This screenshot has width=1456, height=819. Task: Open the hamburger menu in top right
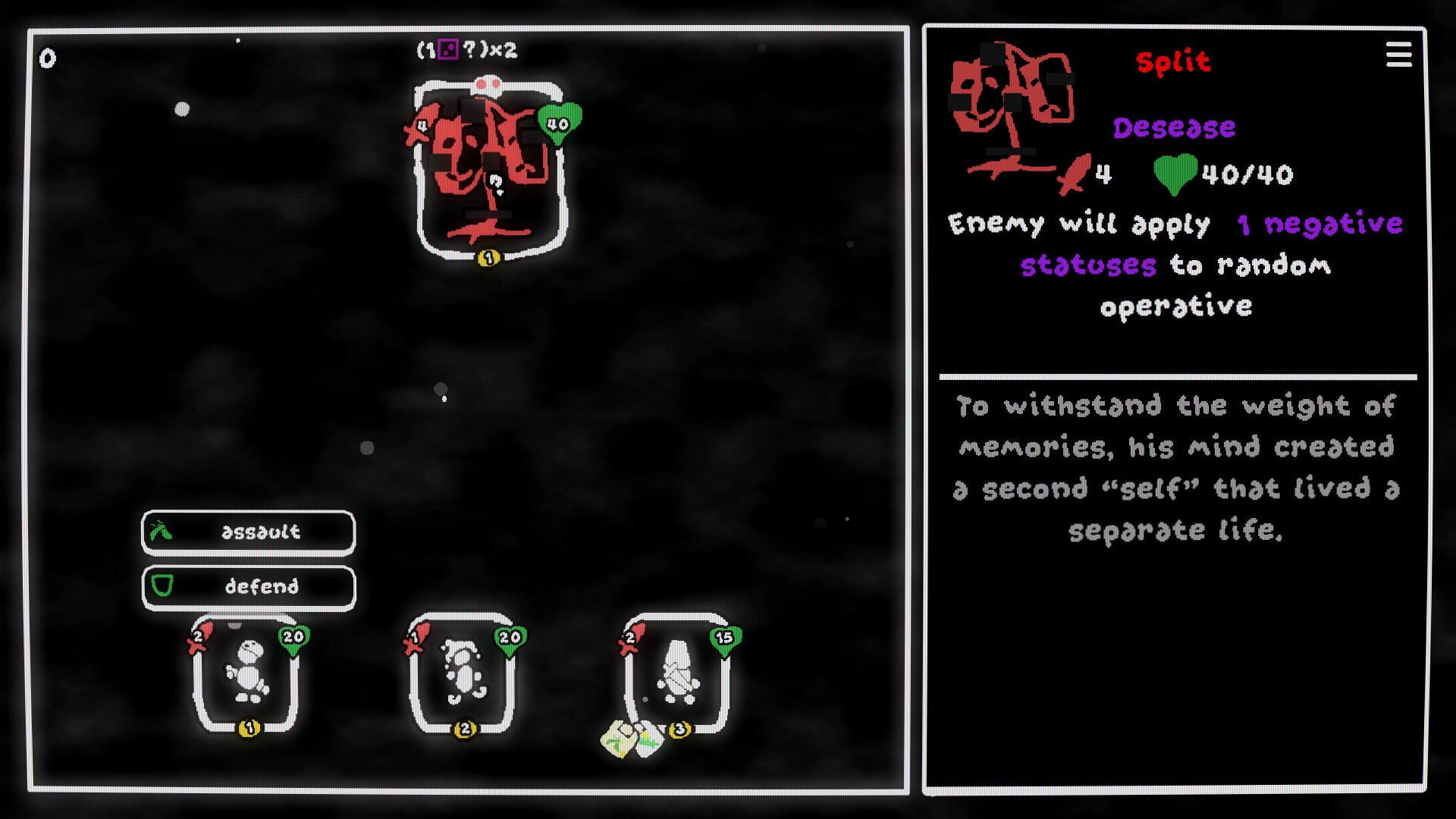[1398, 55]
